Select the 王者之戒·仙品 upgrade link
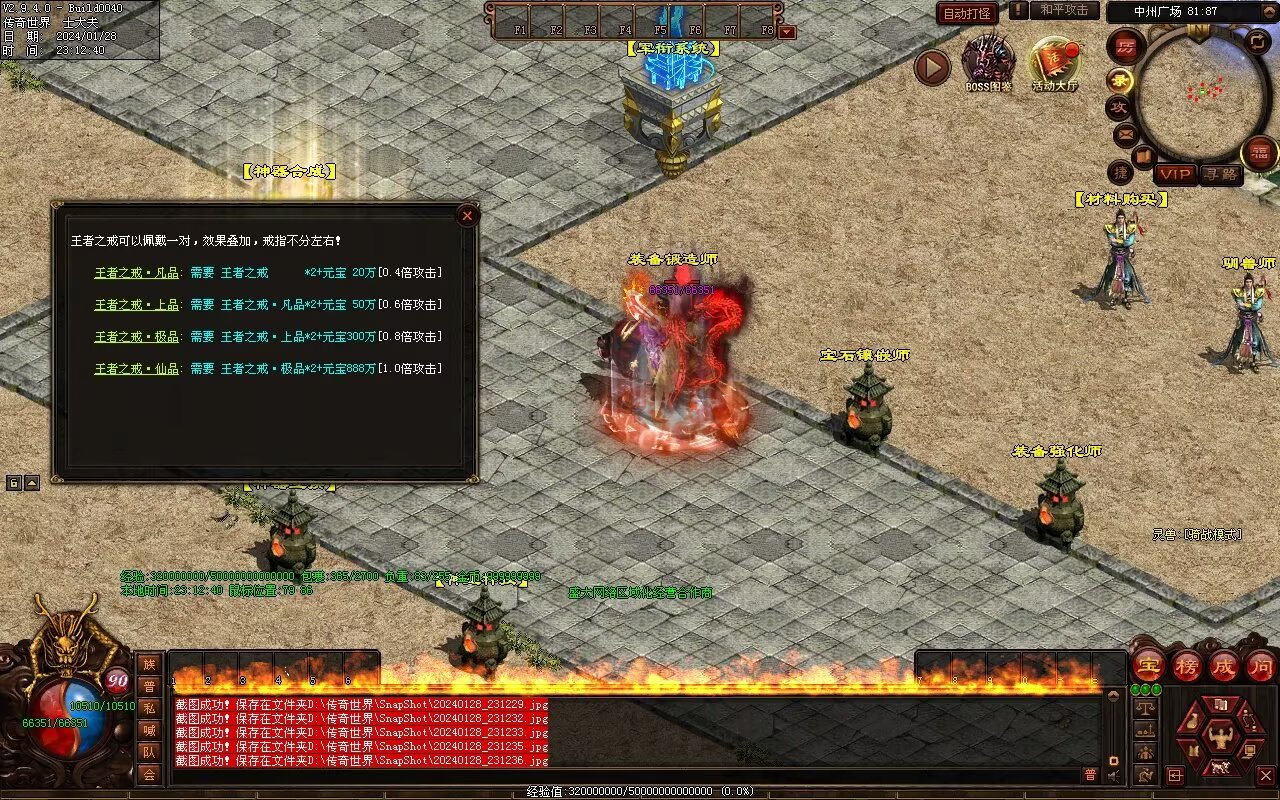This screenshot has height=800, width=1280. [x=137, y=369]
